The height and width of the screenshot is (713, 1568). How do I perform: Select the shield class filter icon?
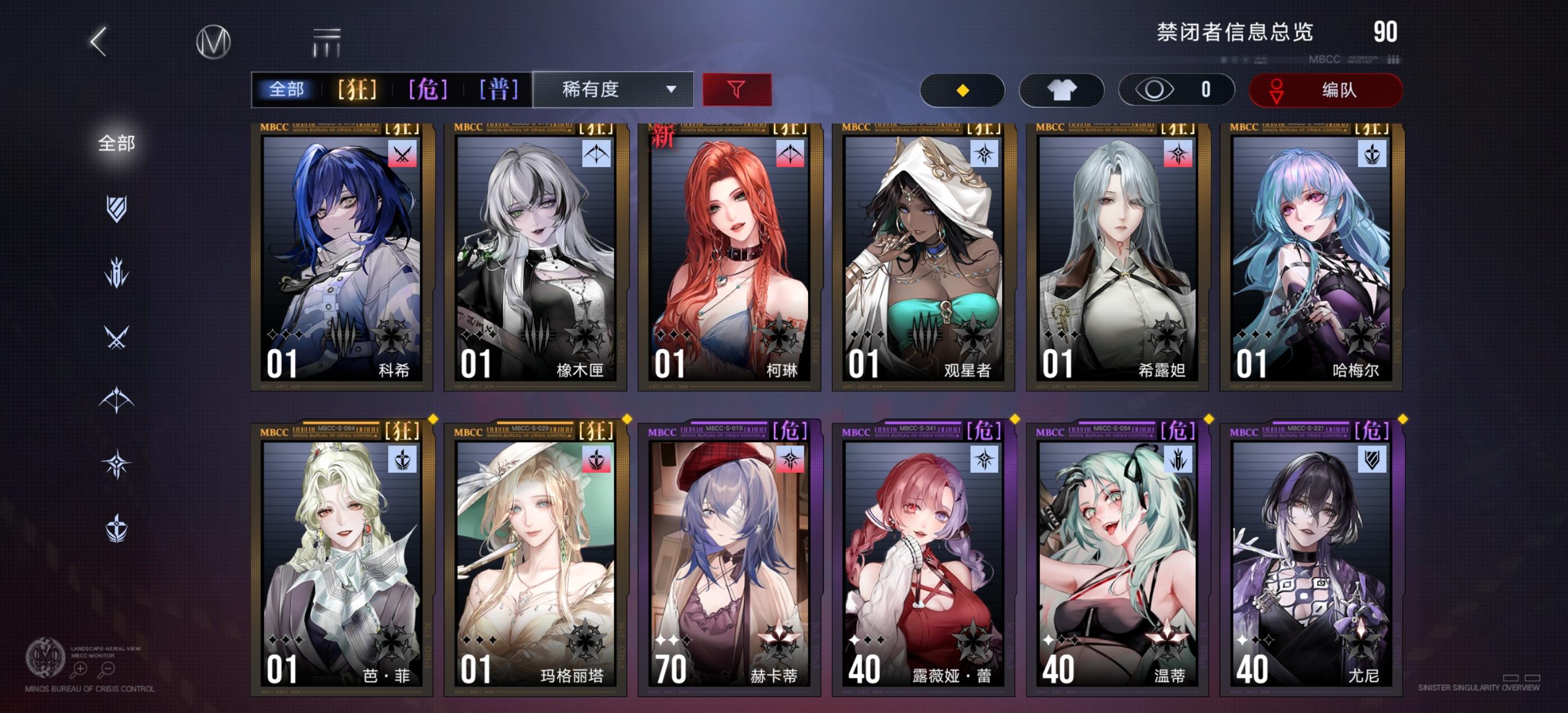[116, 210]
